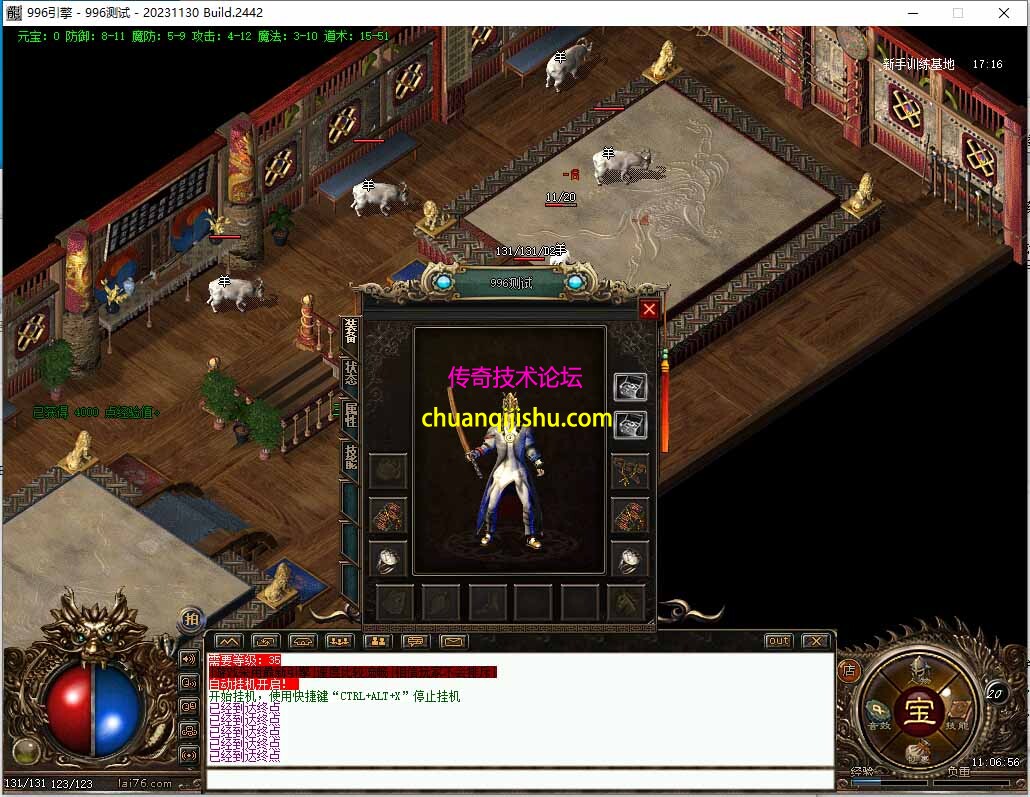Open the 状态 status tab

[350, 374]
